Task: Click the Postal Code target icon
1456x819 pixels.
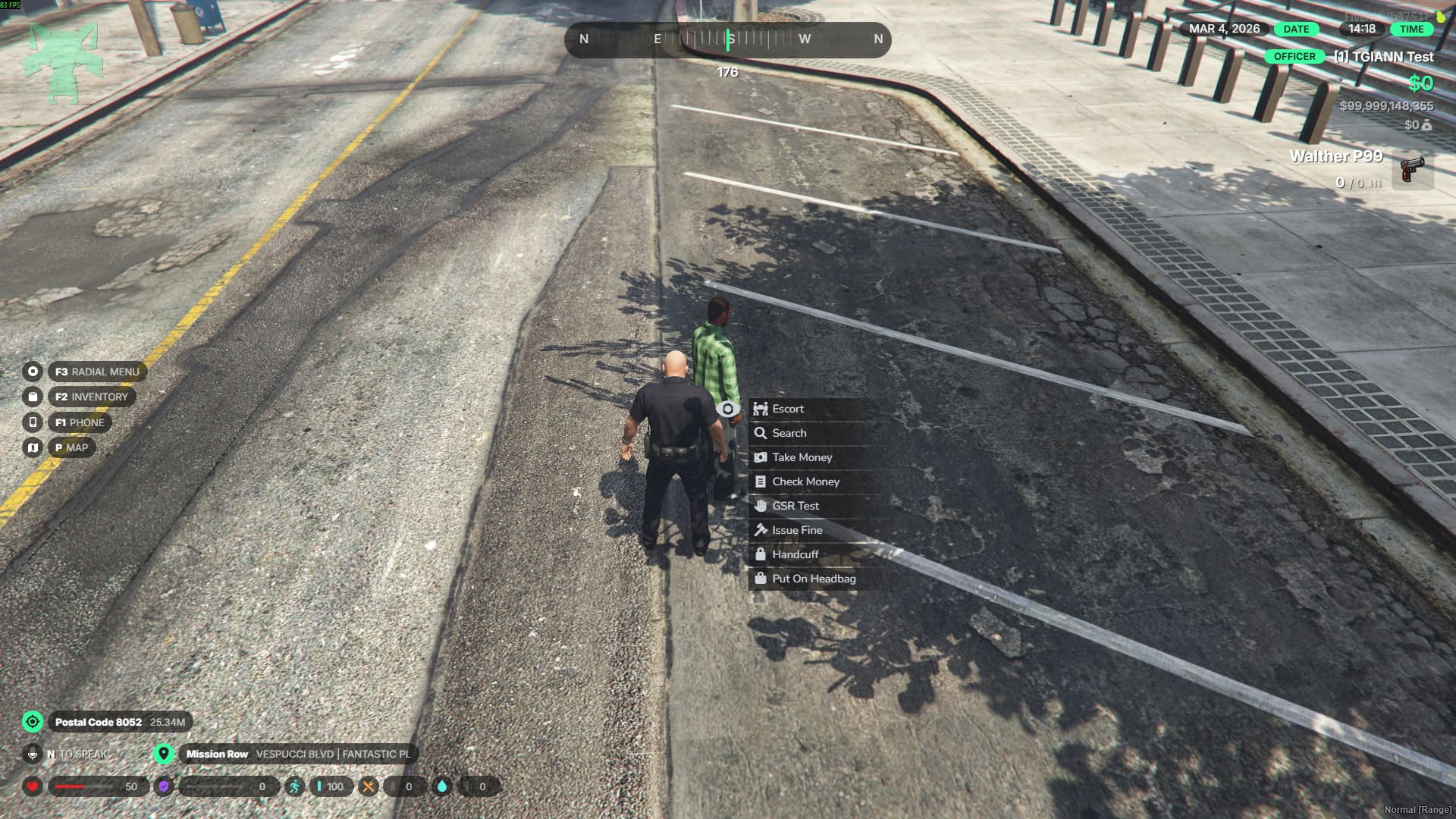Action: (33, 721)
